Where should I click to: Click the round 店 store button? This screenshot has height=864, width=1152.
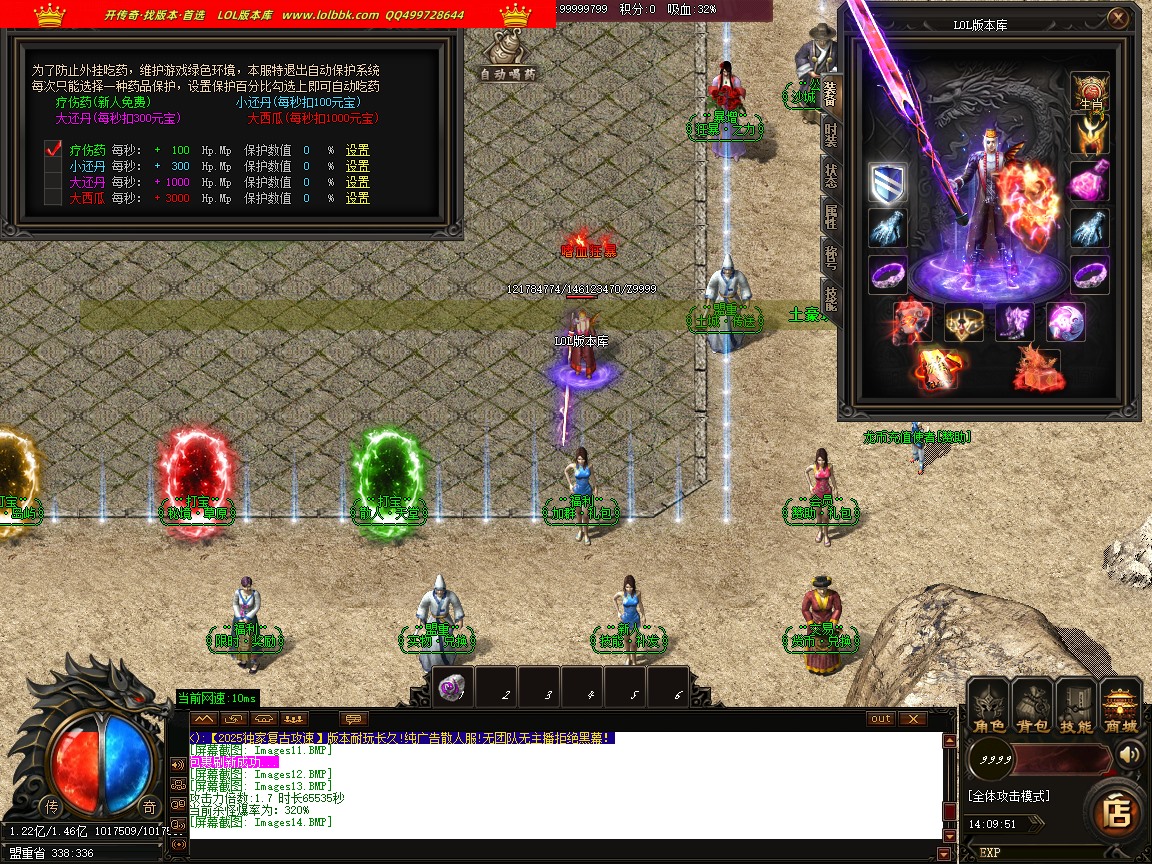[1115, 811]
